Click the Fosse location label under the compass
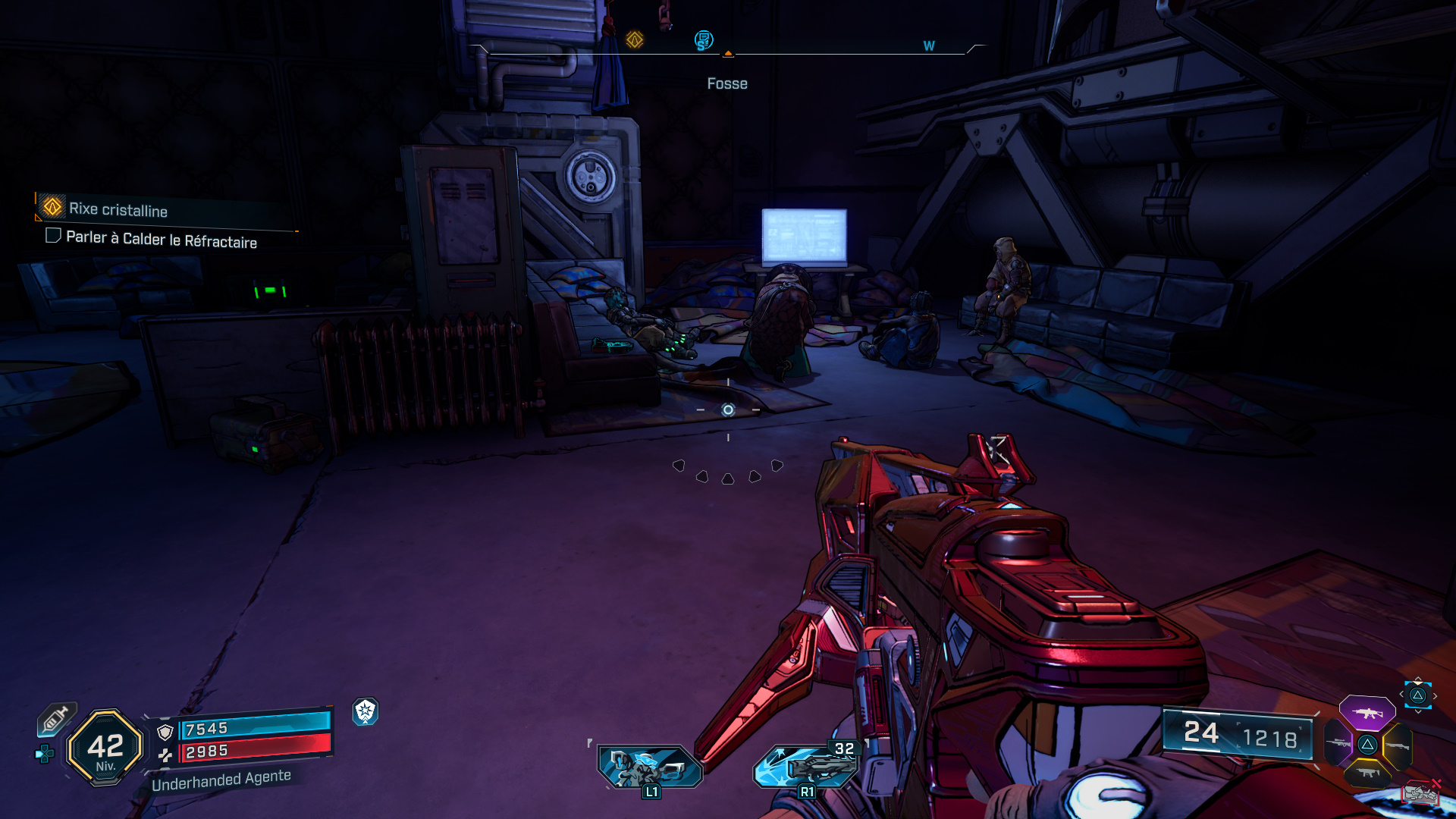 (x=726, y=83)
